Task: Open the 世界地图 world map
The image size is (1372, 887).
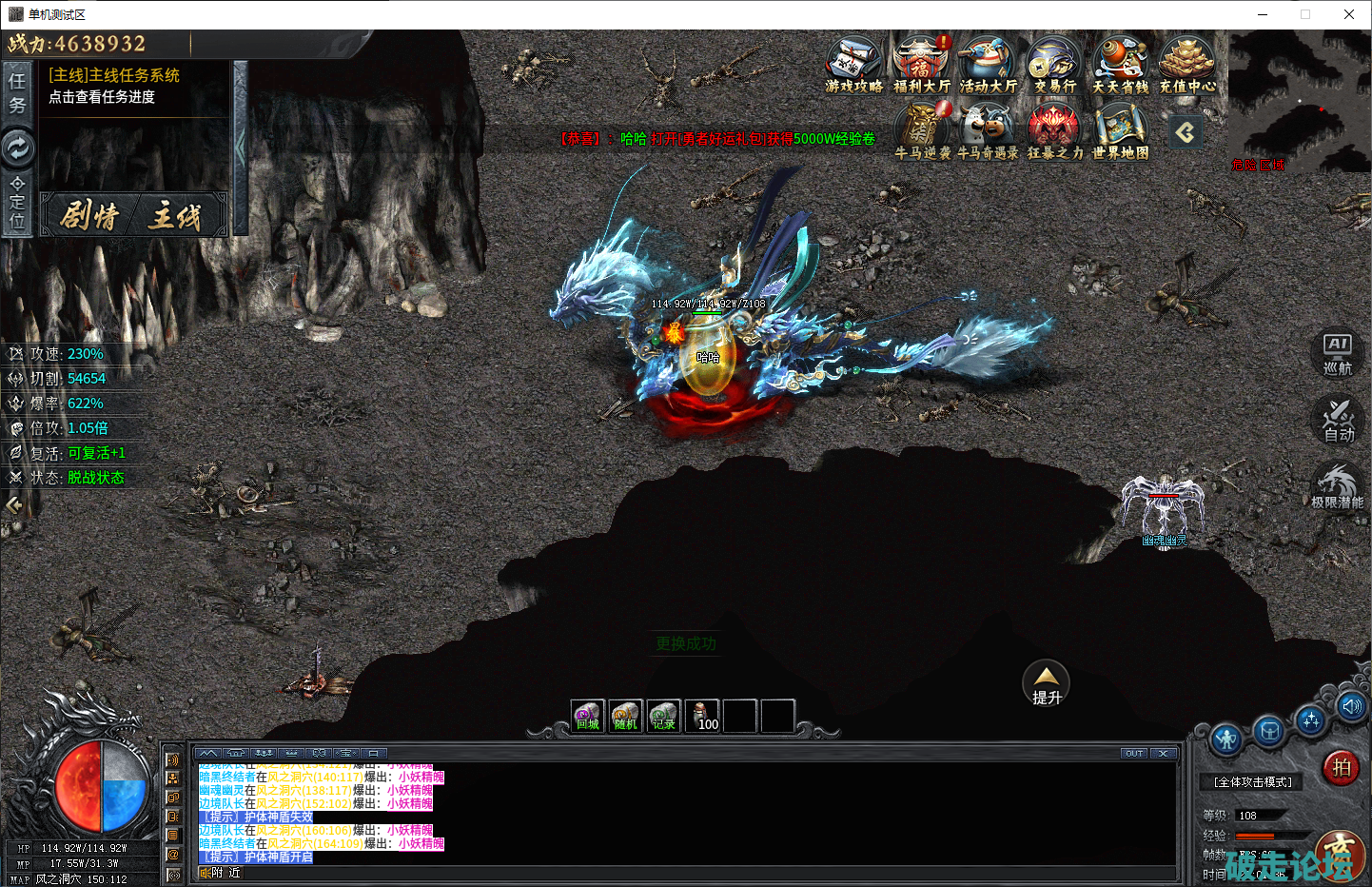Action: [x=1121, y=130]
